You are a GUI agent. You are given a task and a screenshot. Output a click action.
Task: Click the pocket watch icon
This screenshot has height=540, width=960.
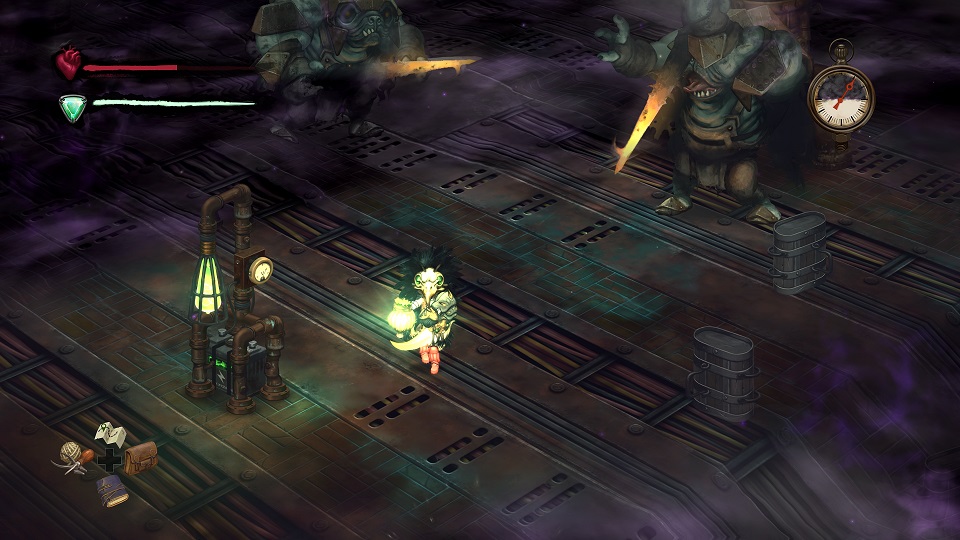point(840,96)
